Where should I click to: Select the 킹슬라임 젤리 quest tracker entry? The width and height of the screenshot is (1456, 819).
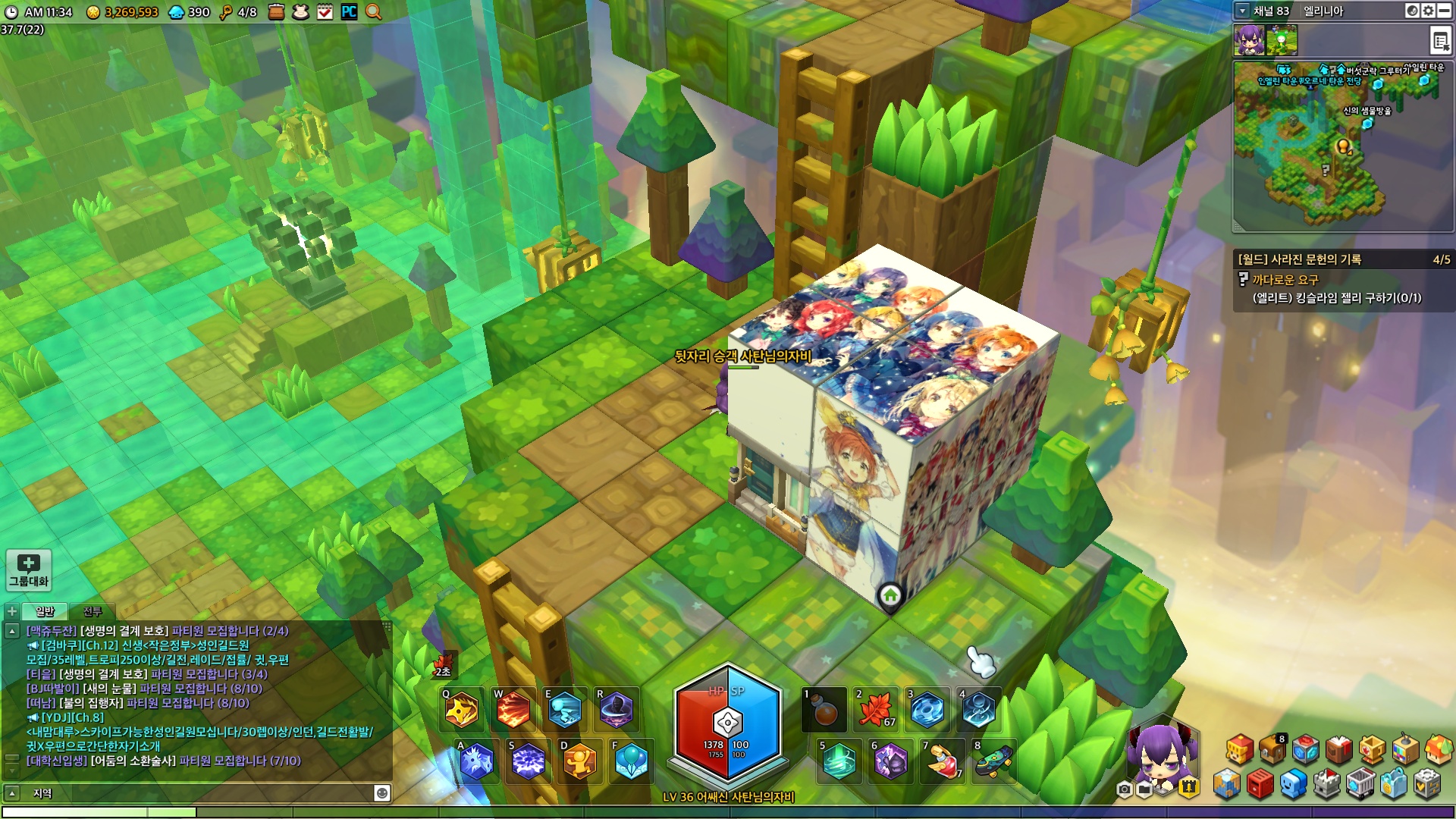(x=1336, y=298)
